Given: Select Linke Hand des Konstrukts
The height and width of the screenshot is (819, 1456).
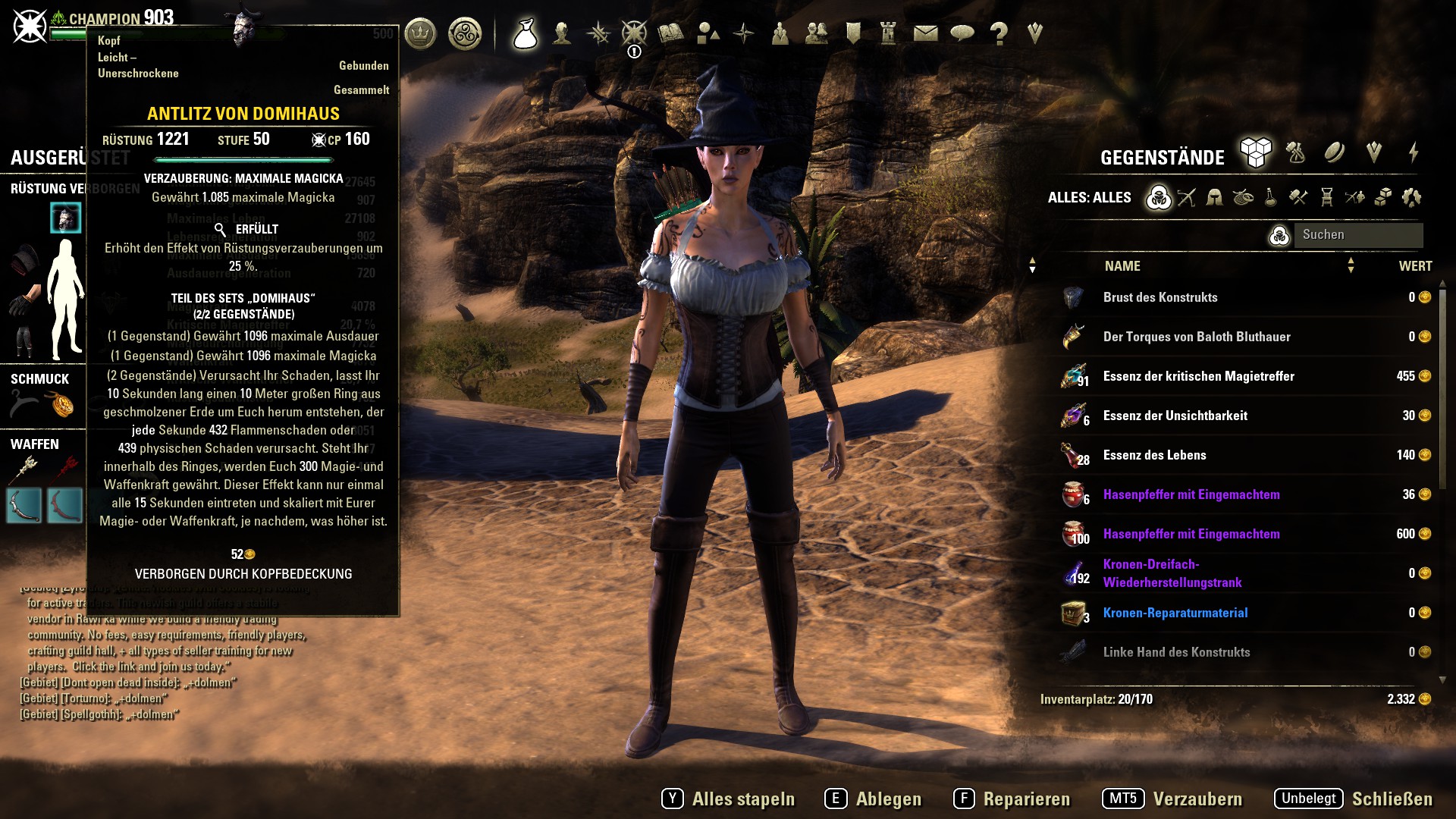Looking at the screenshot, I should (x=1176, y=652).
